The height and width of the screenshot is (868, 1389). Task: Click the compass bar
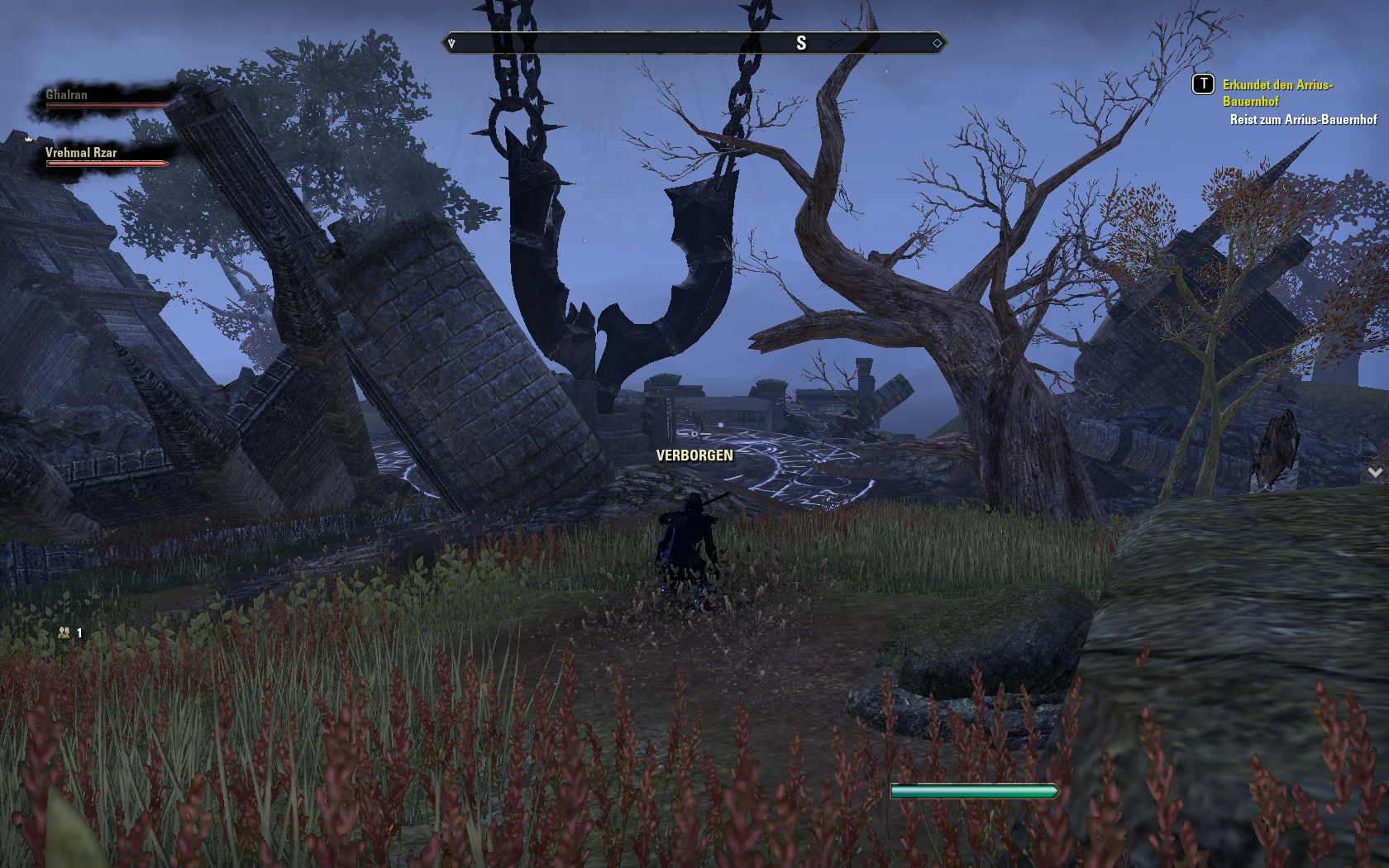coord(694,43)
